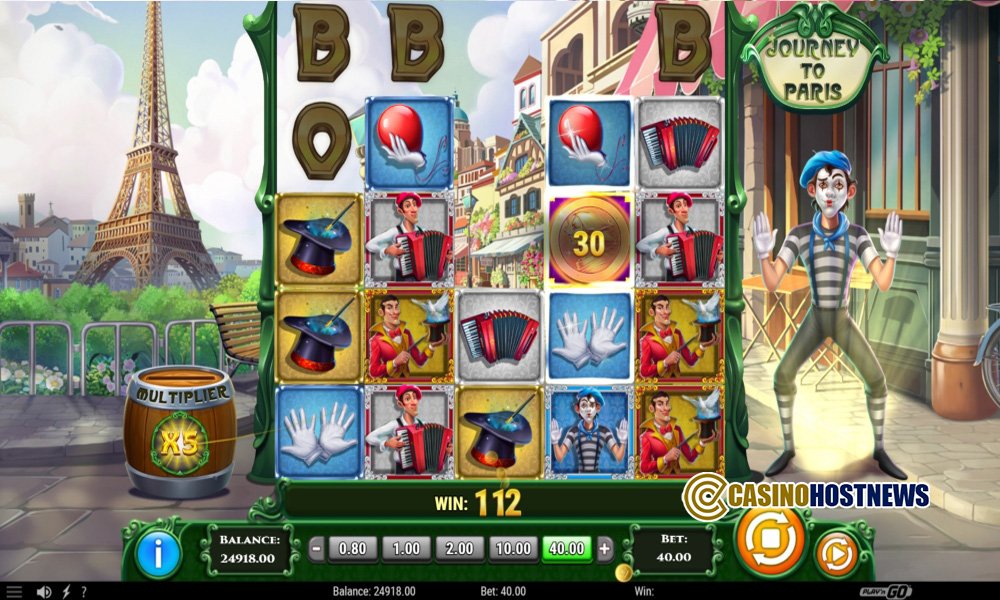Decrease the bet with the minus button
The width and height of the screenshot is (1000, 600).
click(x=316, y=548)
